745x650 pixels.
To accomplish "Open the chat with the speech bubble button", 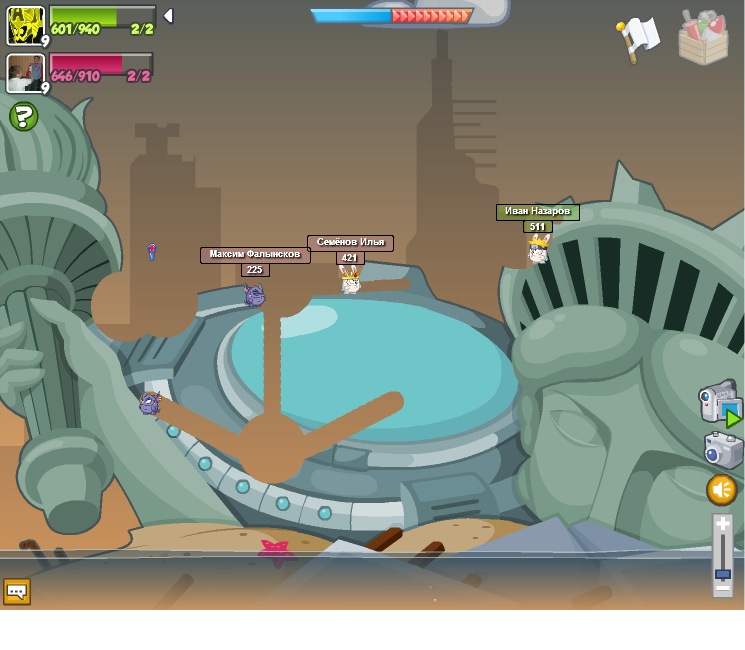I will click(17, 591).
